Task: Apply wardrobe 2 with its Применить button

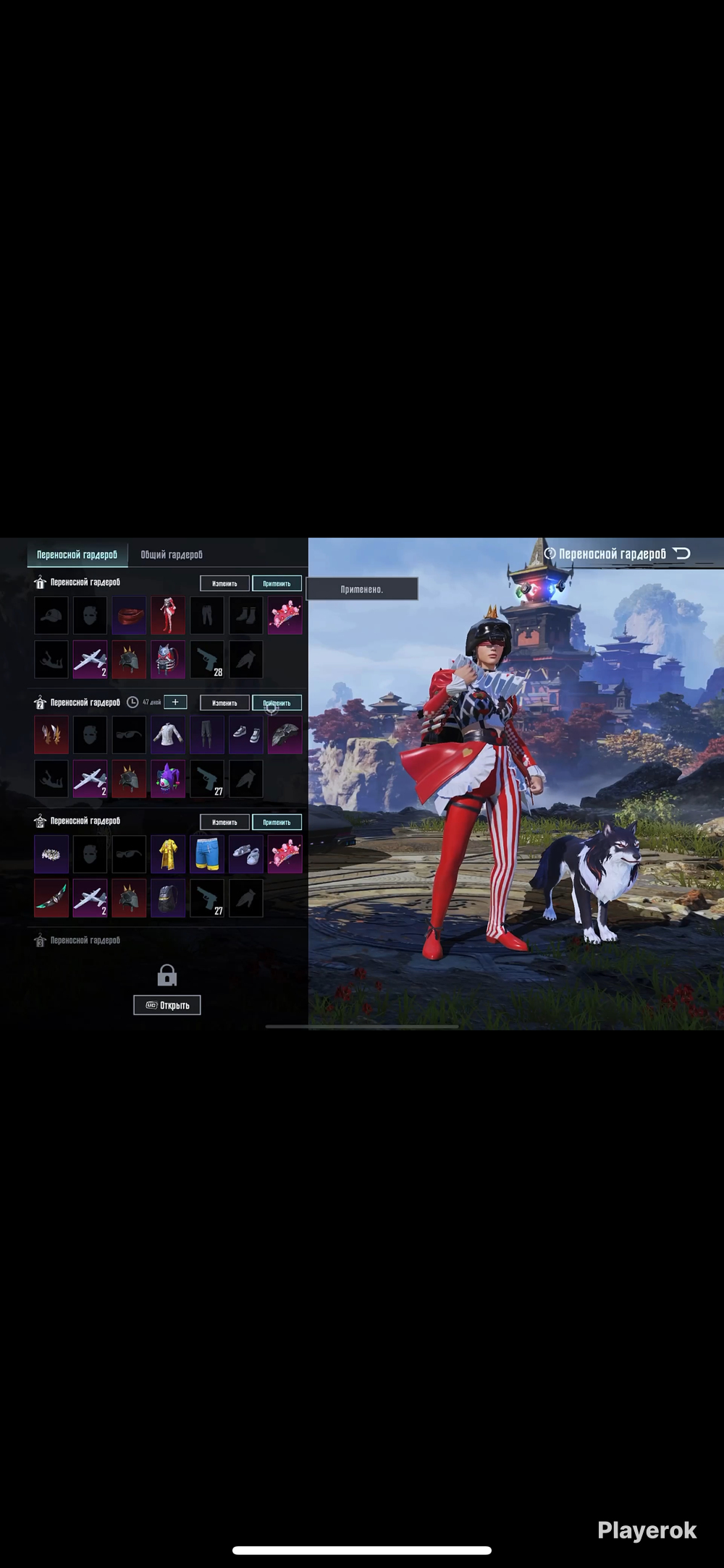Action: (x=277, y=703)
